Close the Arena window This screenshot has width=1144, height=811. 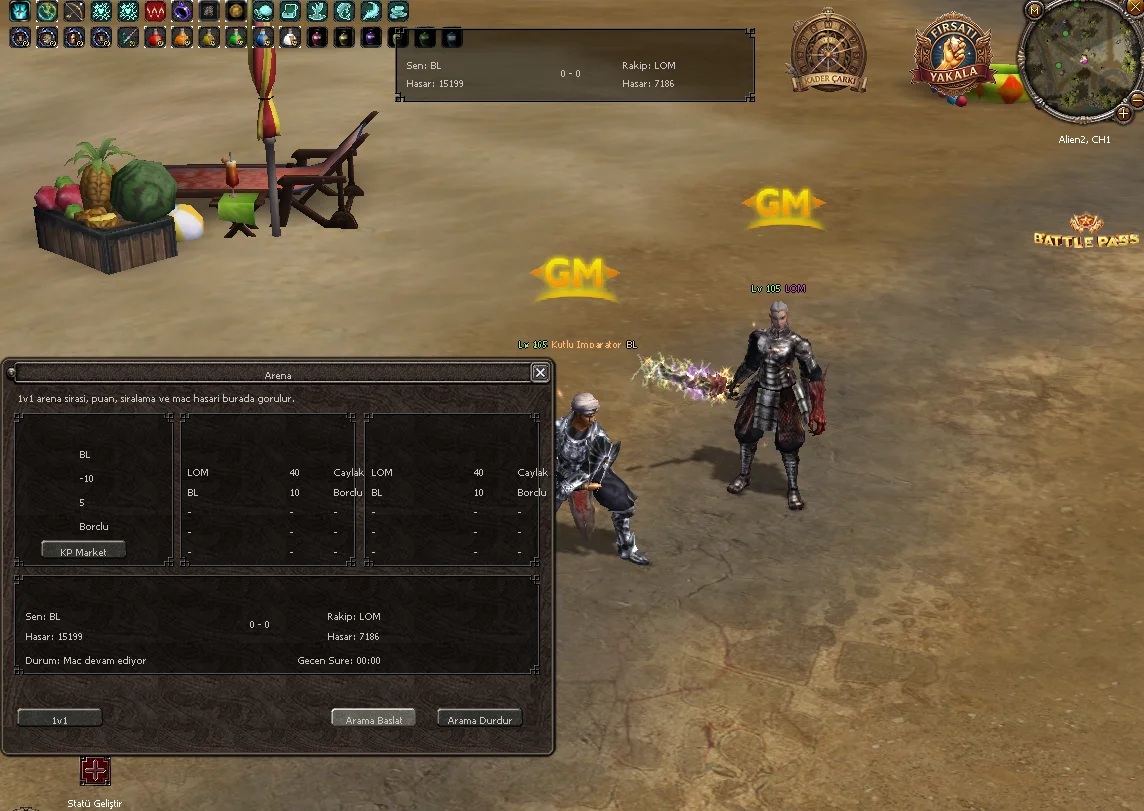pyautogui.click(x=540, y=373)
